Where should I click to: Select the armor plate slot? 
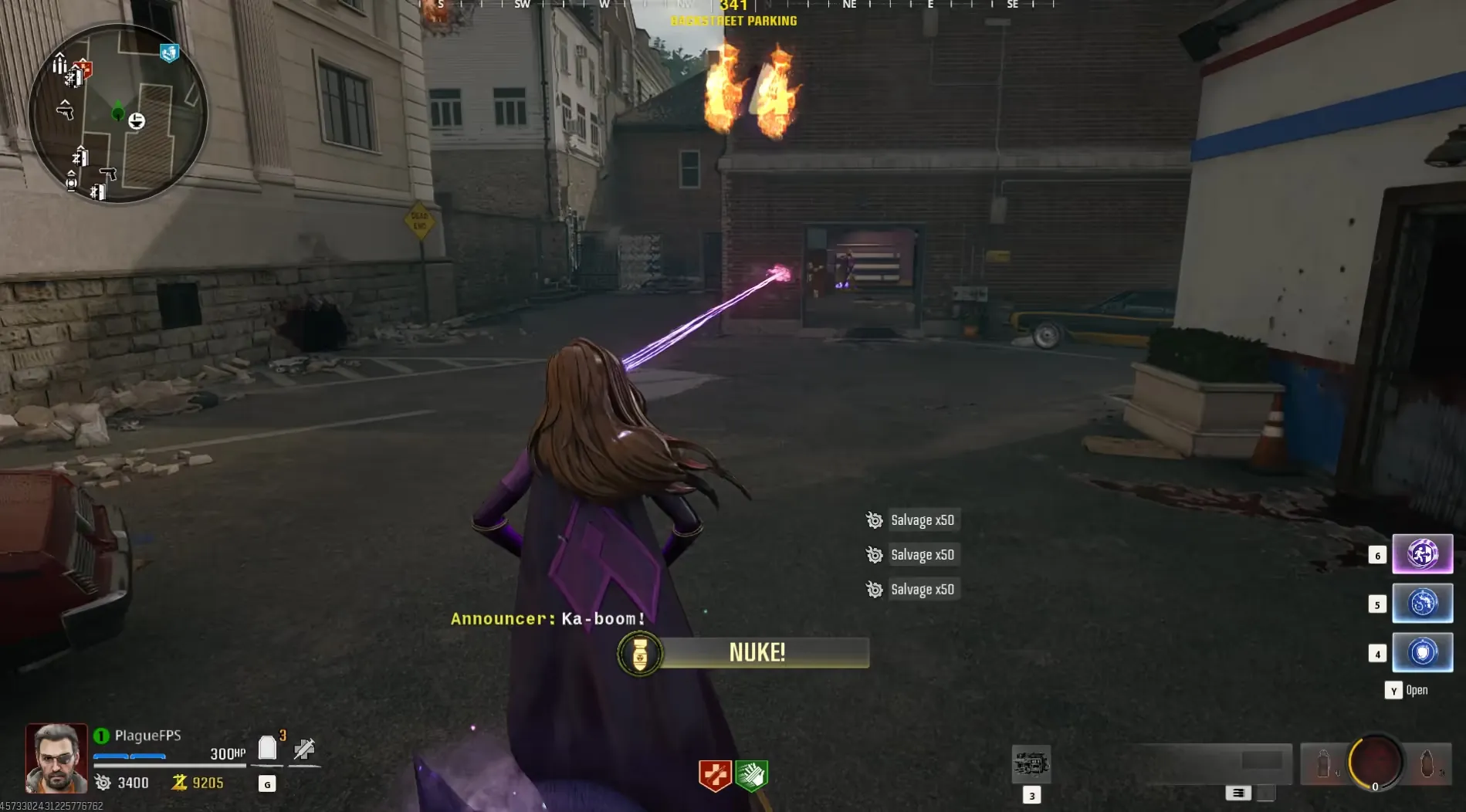[x=267, y=748]
